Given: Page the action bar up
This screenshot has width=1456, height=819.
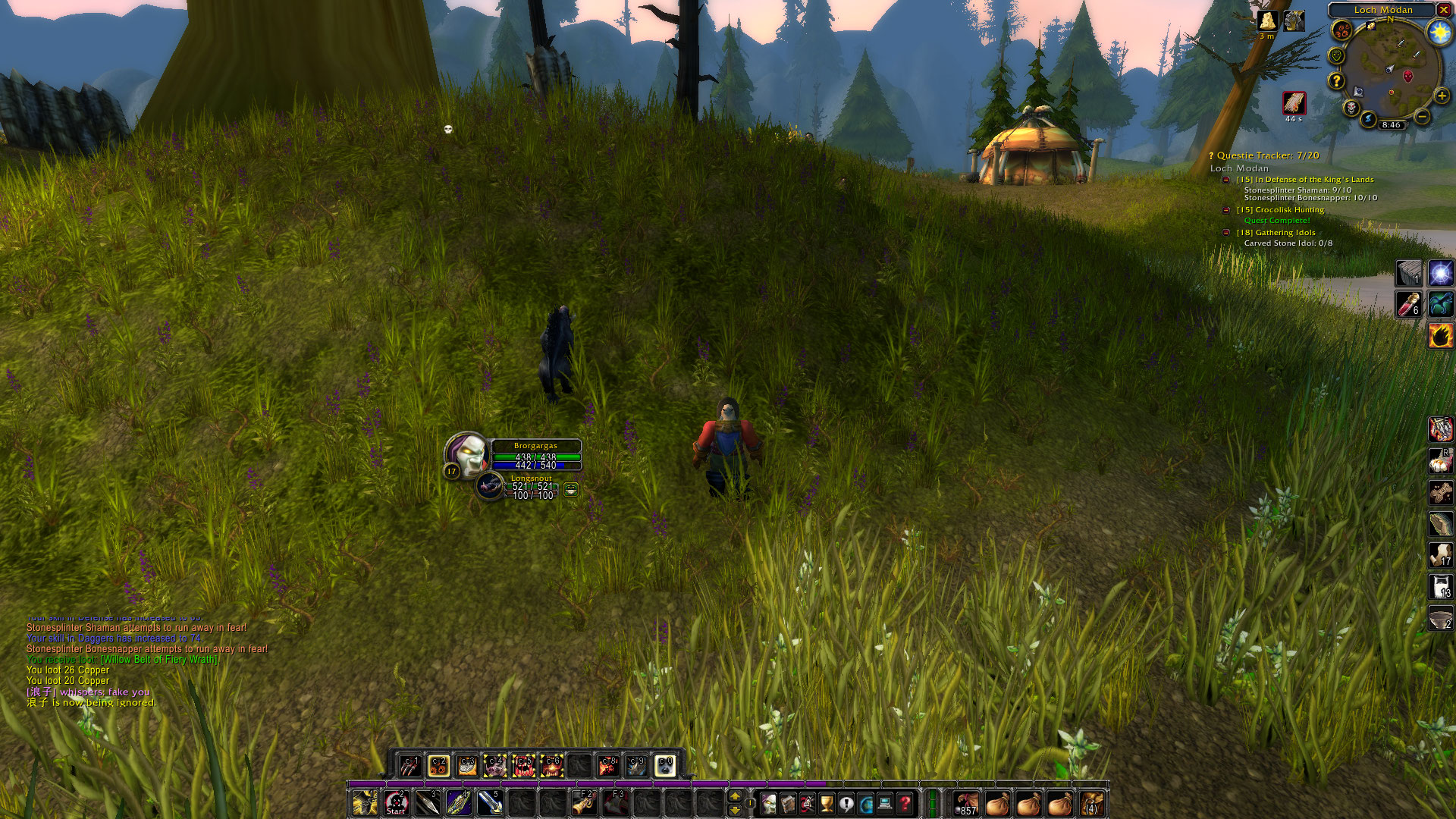Looking at the screenshot, I should click(x=734, y=795).
